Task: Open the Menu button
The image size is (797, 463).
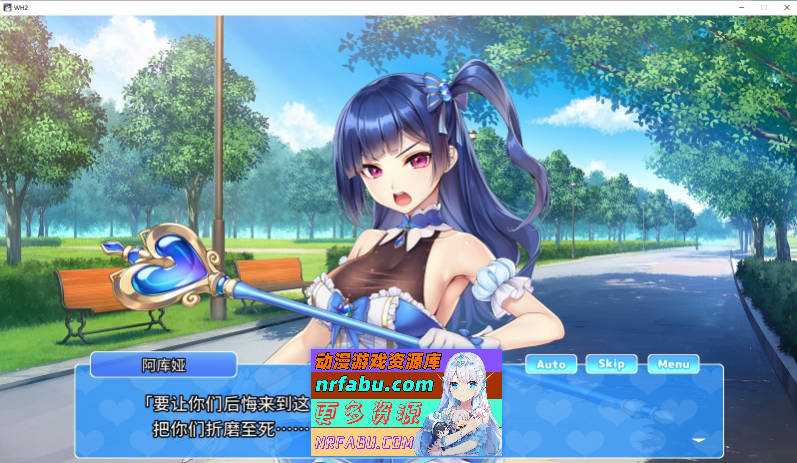Action: [x=673, y=364]
